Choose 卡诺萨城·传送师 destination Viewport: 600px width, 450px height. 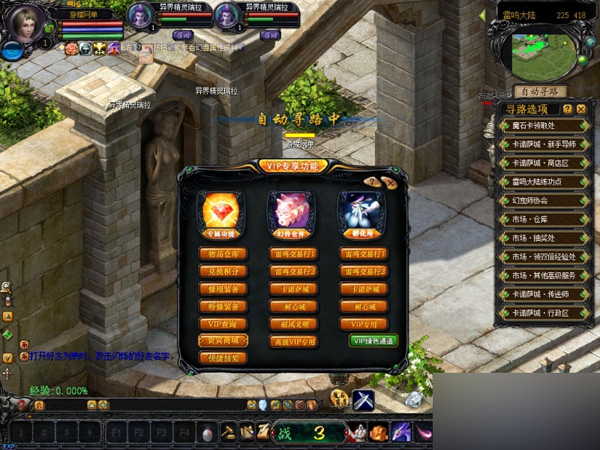click(x=541, y=293)
